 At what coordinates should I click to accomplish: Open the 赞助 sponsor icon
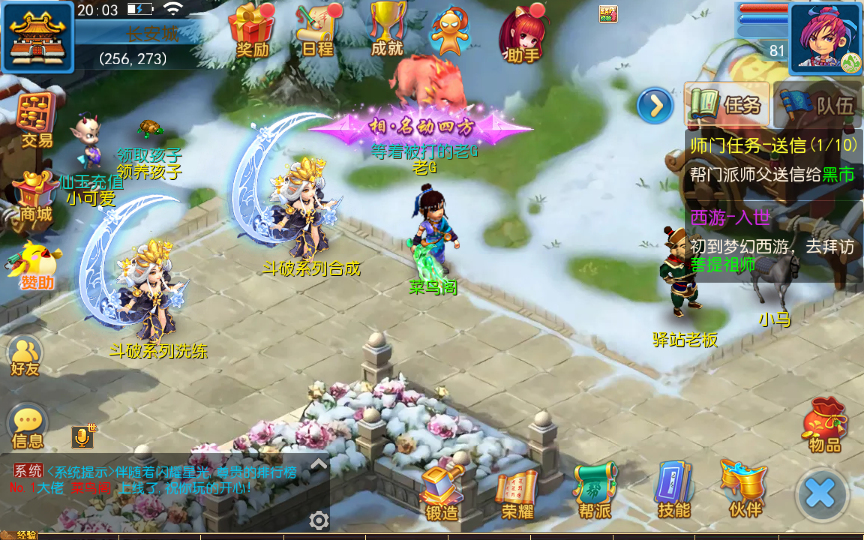(x=36, y=264)
